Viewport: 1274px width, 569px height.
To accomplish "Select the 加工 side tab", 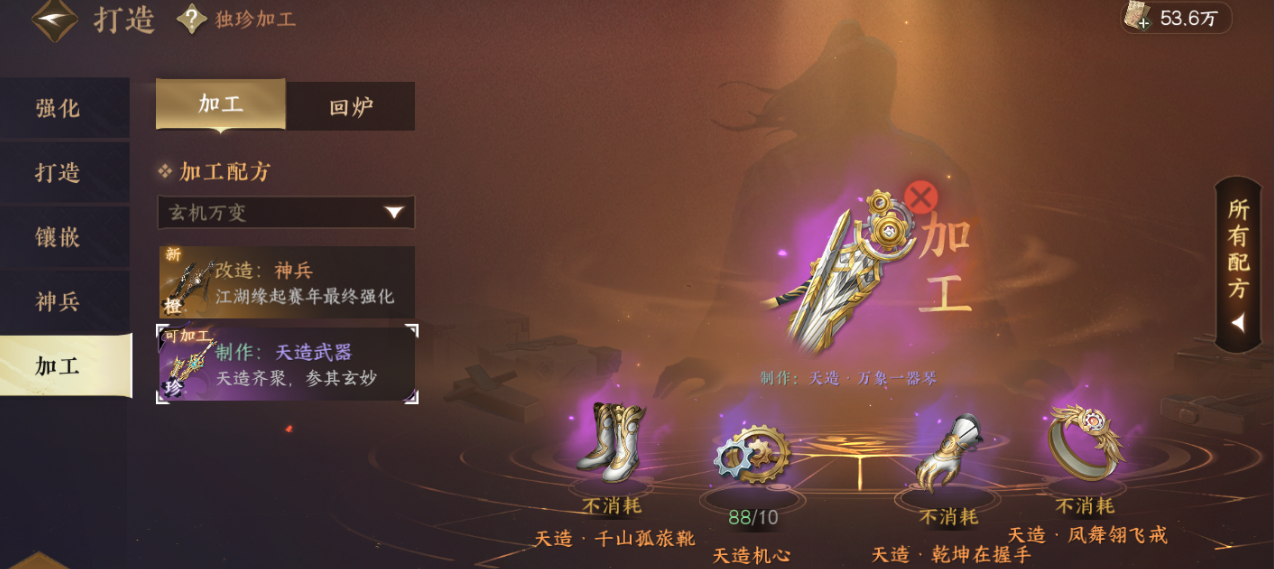I will (58, 365).
